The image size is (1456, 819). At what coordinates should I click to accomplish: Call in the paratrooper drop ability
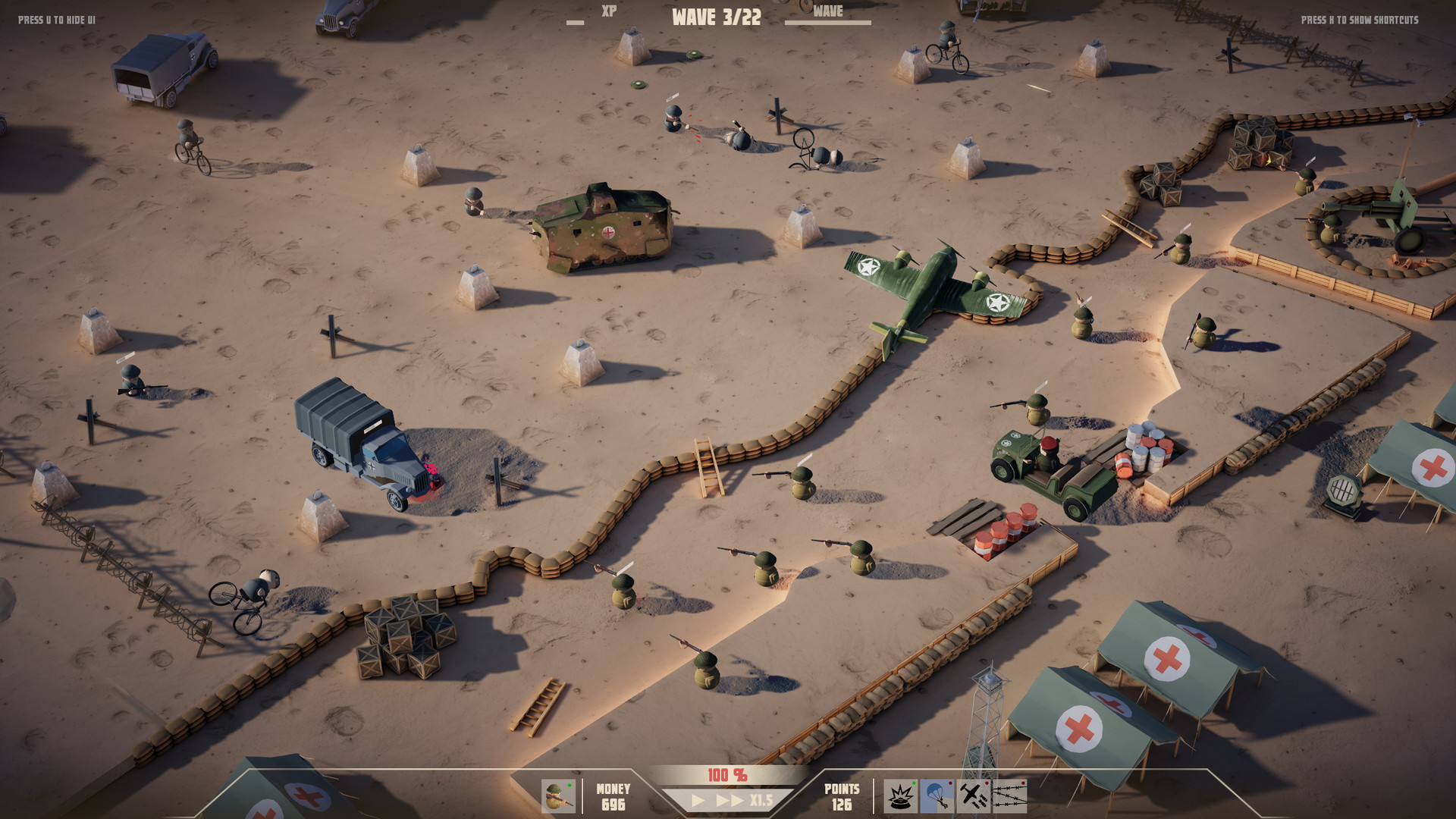pyautogui.click(x=937, y=796)
